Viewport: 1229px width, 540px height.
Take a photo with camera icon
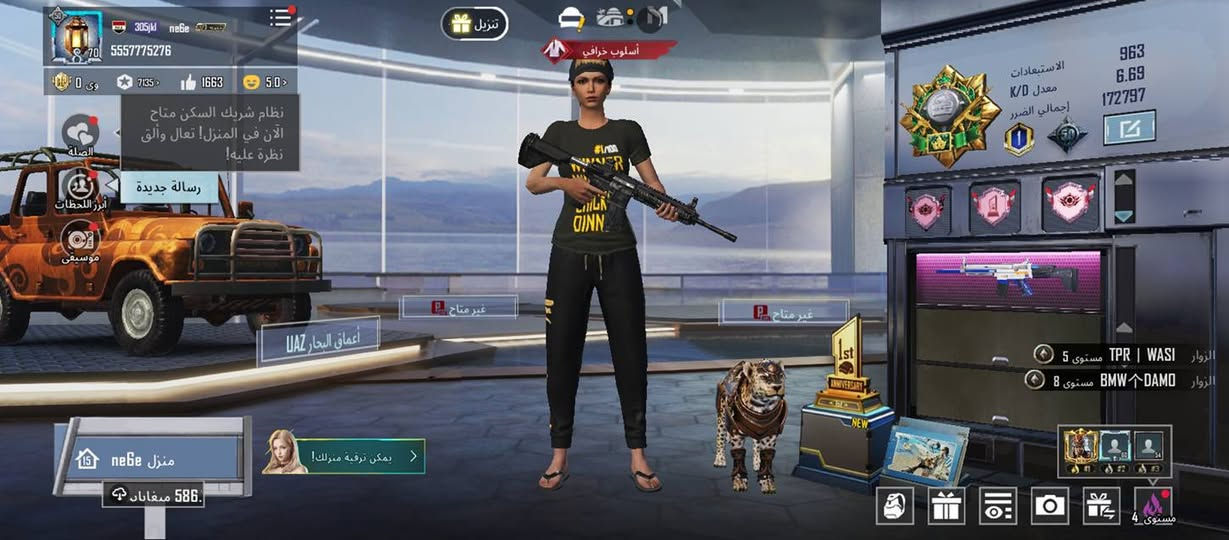point(1049,505)
